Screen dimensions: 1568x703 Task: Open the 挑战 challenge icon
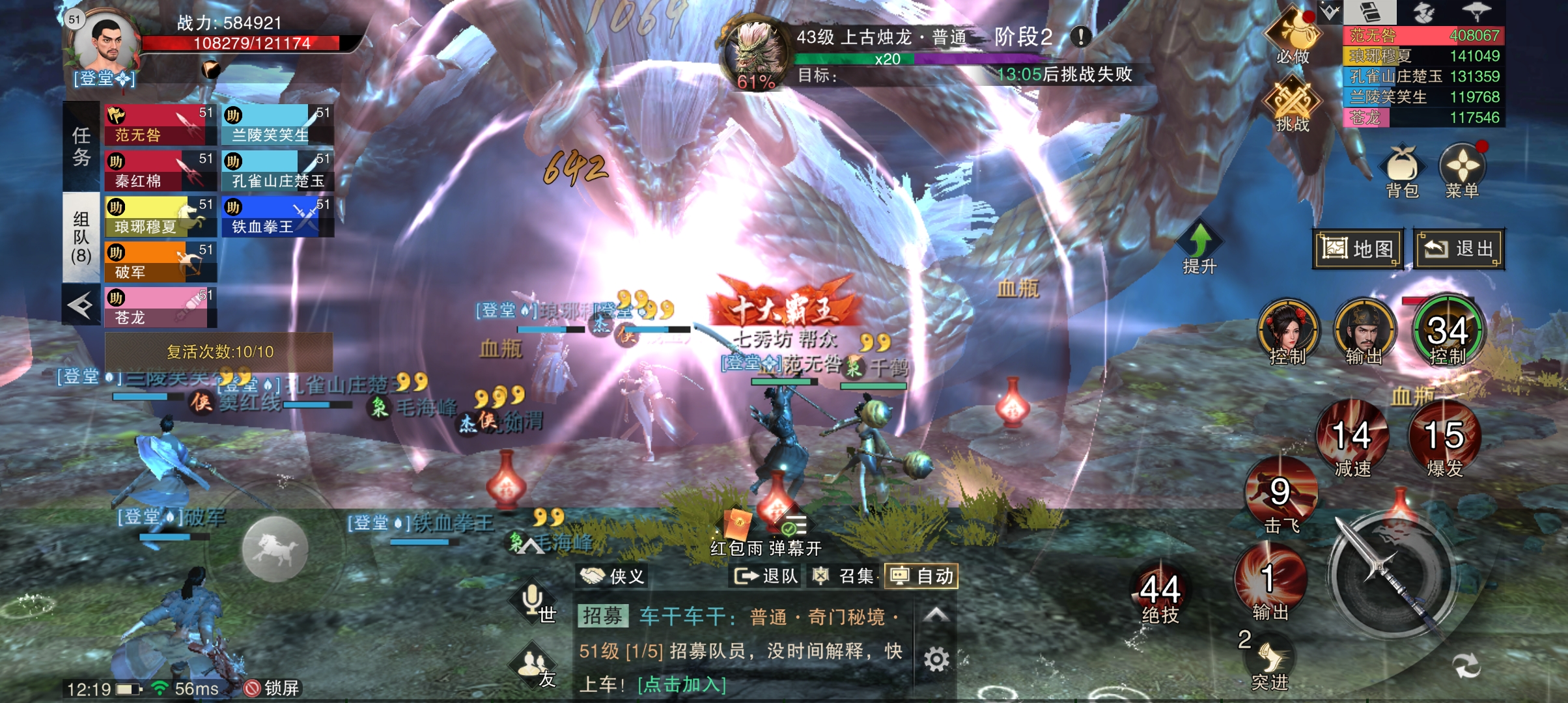click(x=1293, y=103)
